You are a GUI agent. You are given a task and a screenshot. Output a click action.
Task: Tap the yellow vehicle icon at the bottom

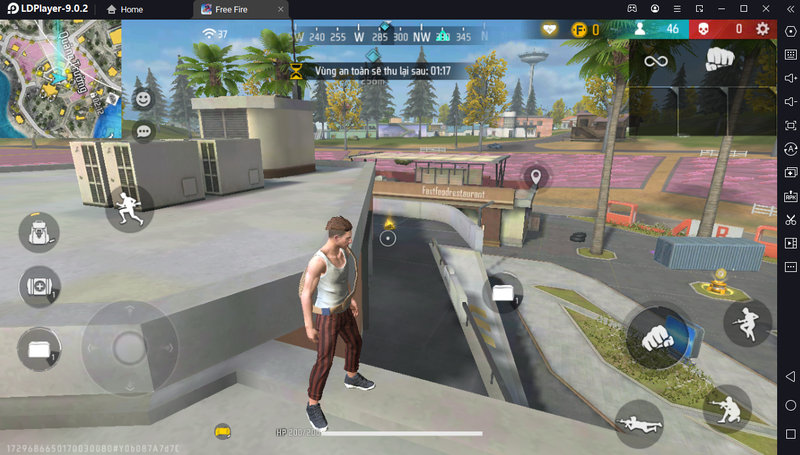click(x=223, y=431)
